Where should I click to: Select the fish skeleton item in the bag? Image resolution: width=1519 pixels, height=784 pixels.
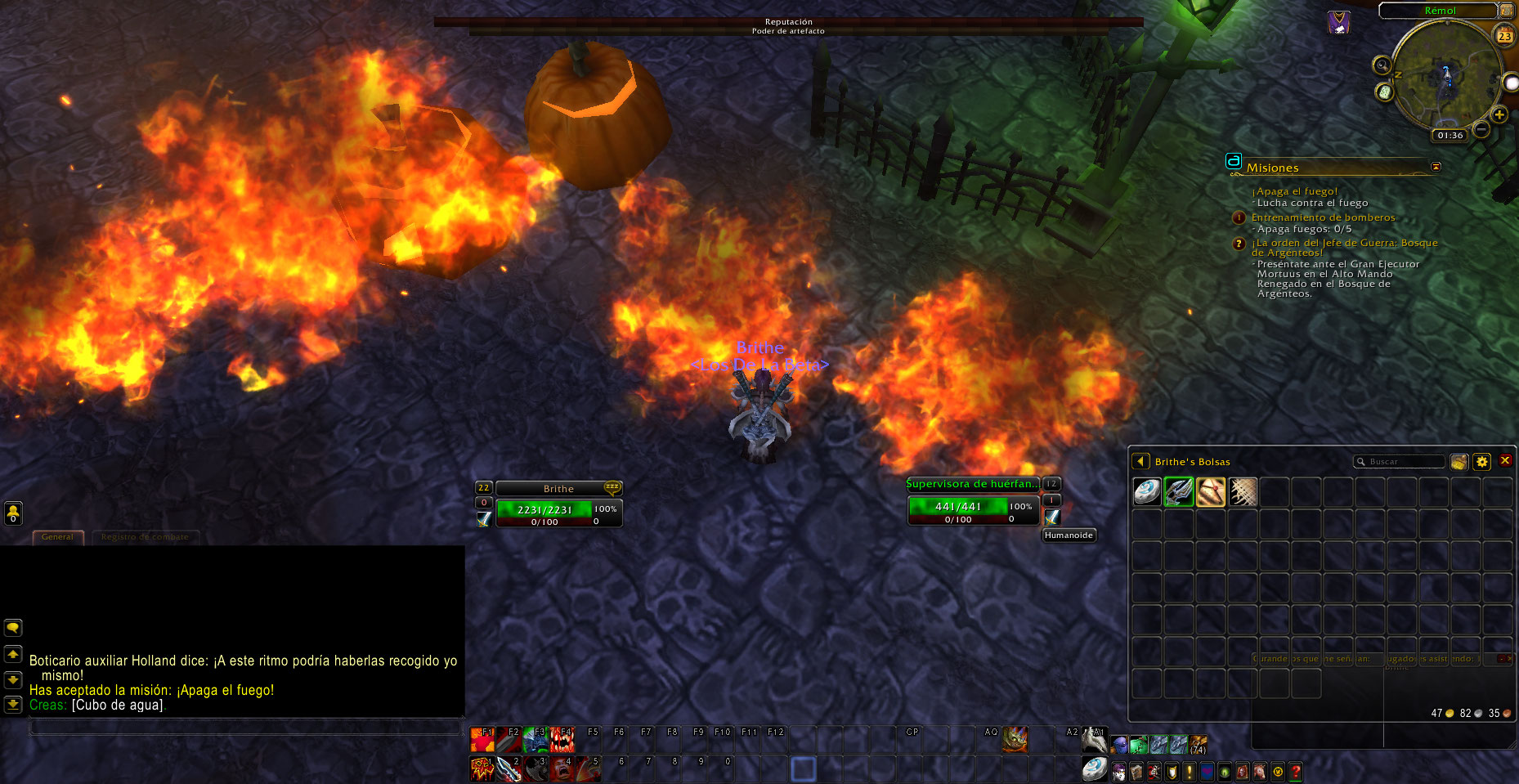tap(1243, 492)
